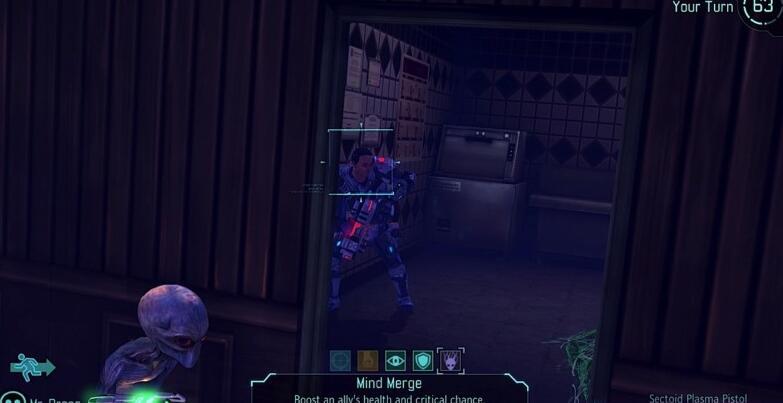Choose the orange Reload ability icon
The image size is (783, 403).
(x=368, y=360)
